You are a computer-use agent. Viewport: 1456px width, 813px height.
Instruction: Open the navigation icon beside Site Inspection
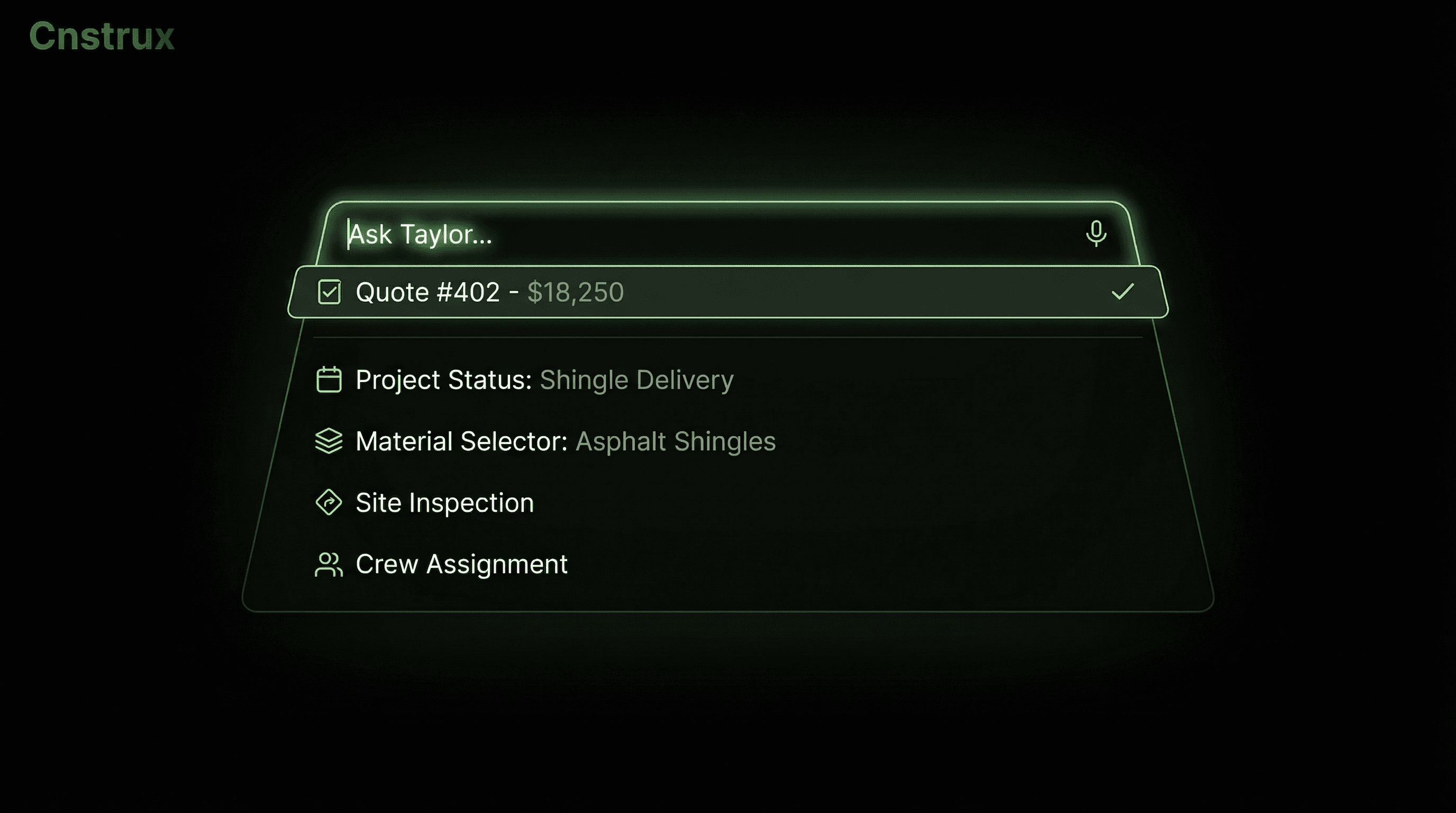pyautogui.click(x=330, y=502)
